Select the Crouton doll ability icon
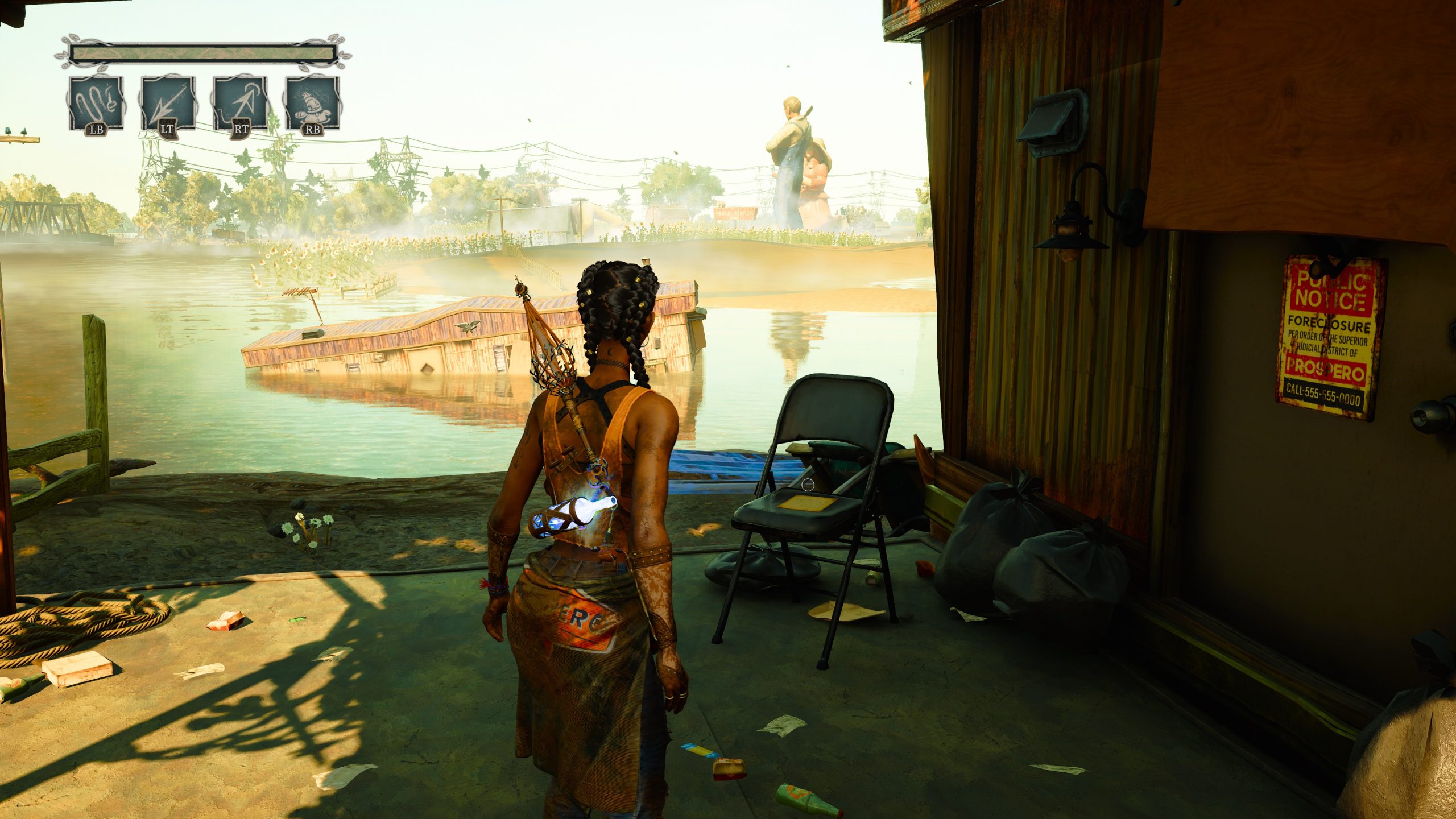This screenshot has height=819, width=1456. click(313, 104)
